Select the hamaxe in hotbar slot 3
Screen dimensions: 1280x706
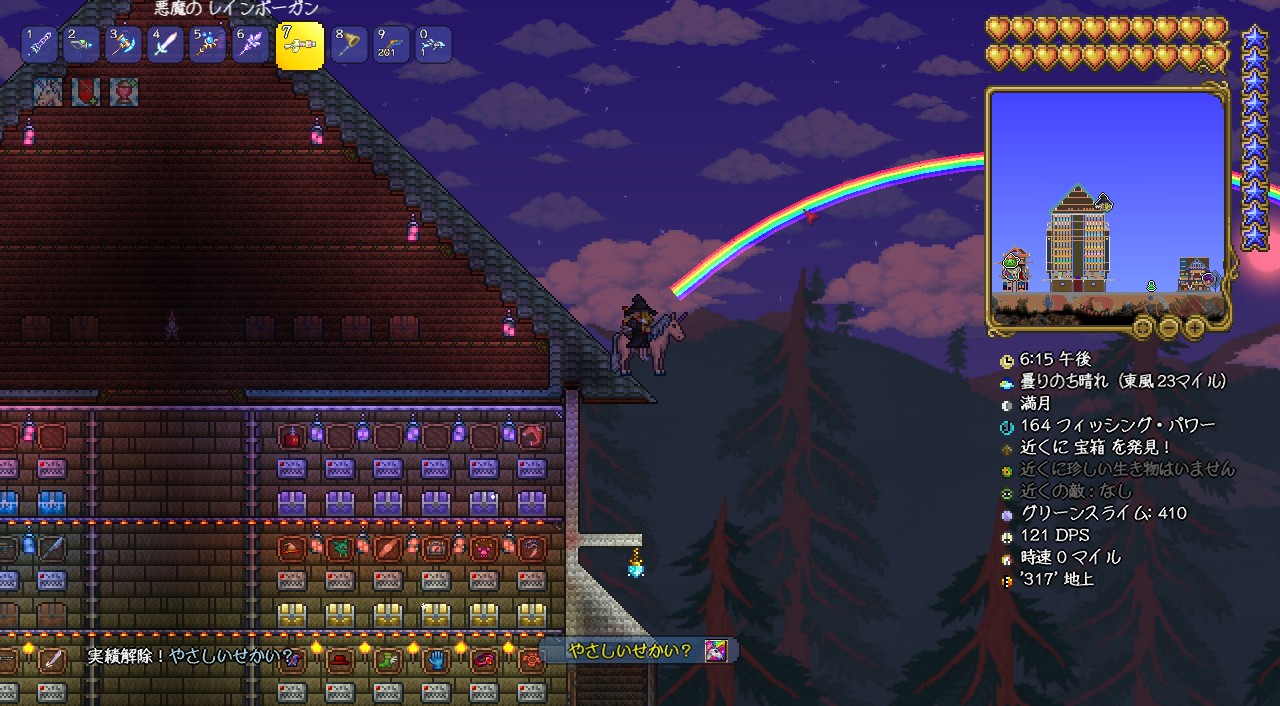(x=124, y=45)
